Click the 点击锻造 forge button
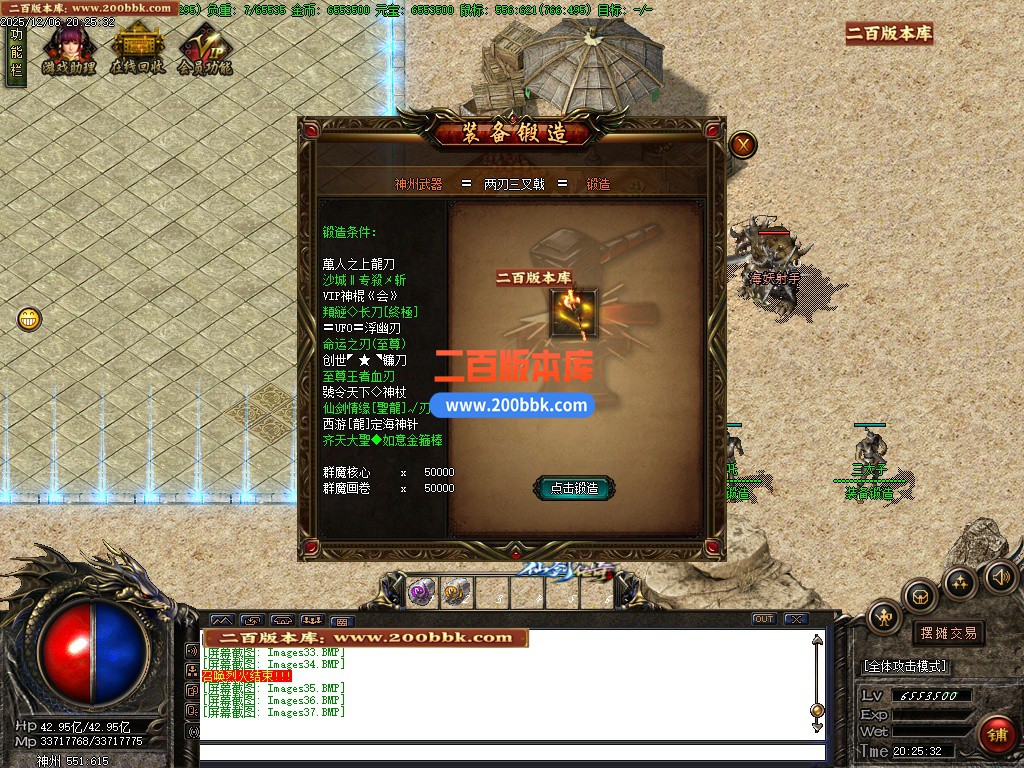1024x768 pixels. (x=573, y=488)
